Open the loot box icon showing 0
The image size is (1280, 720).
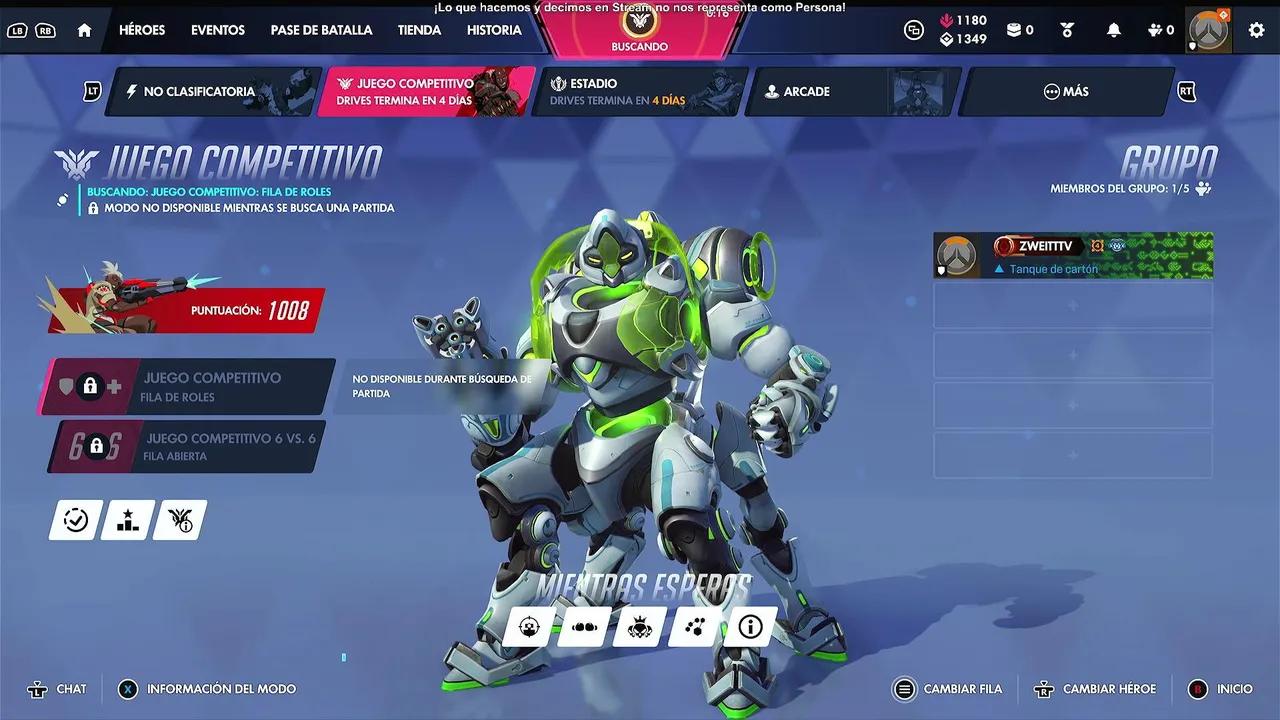tap(1015, 30)
